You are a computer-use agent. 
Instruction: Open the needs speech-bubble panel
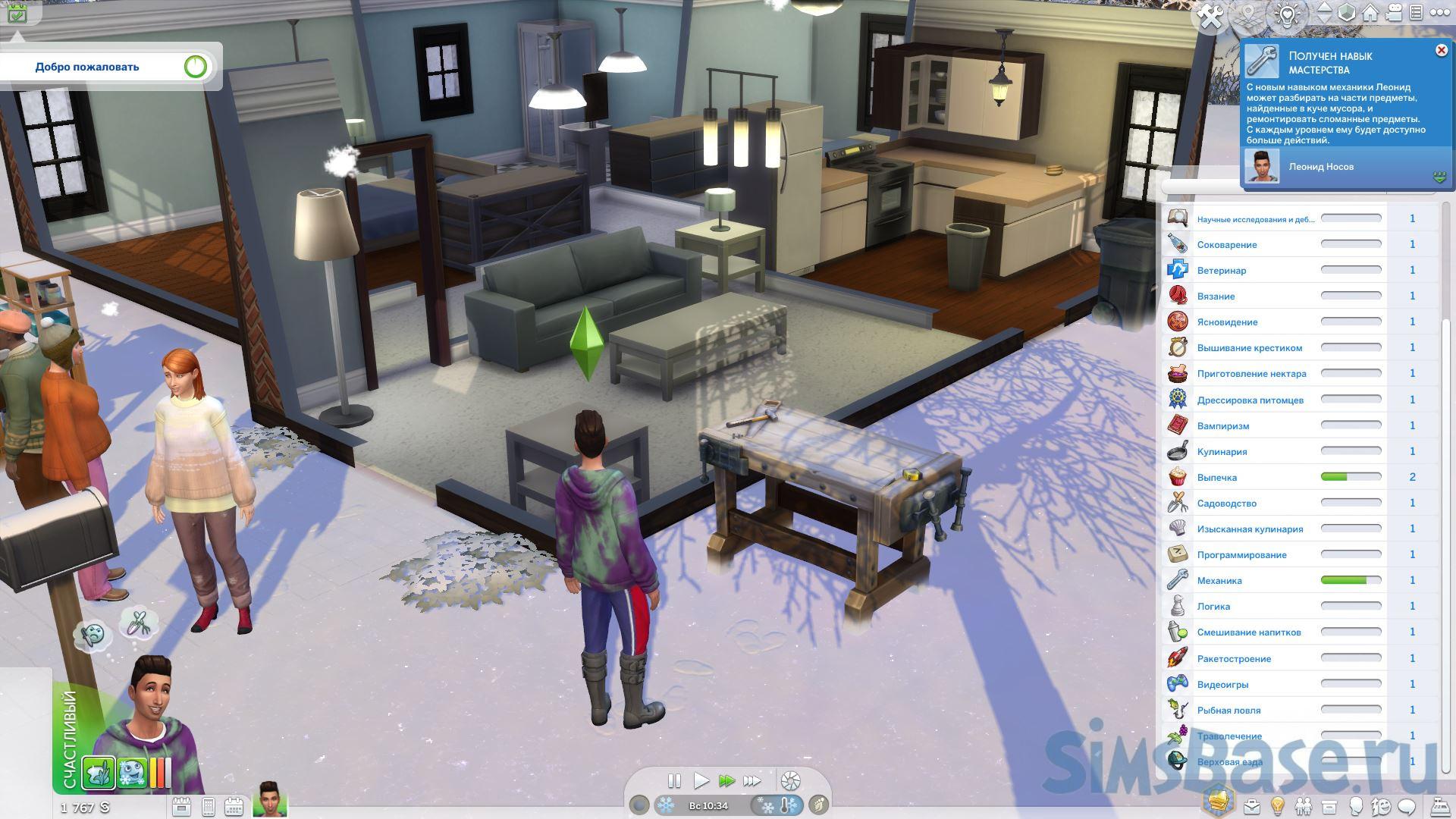(x=1407, y=806)
